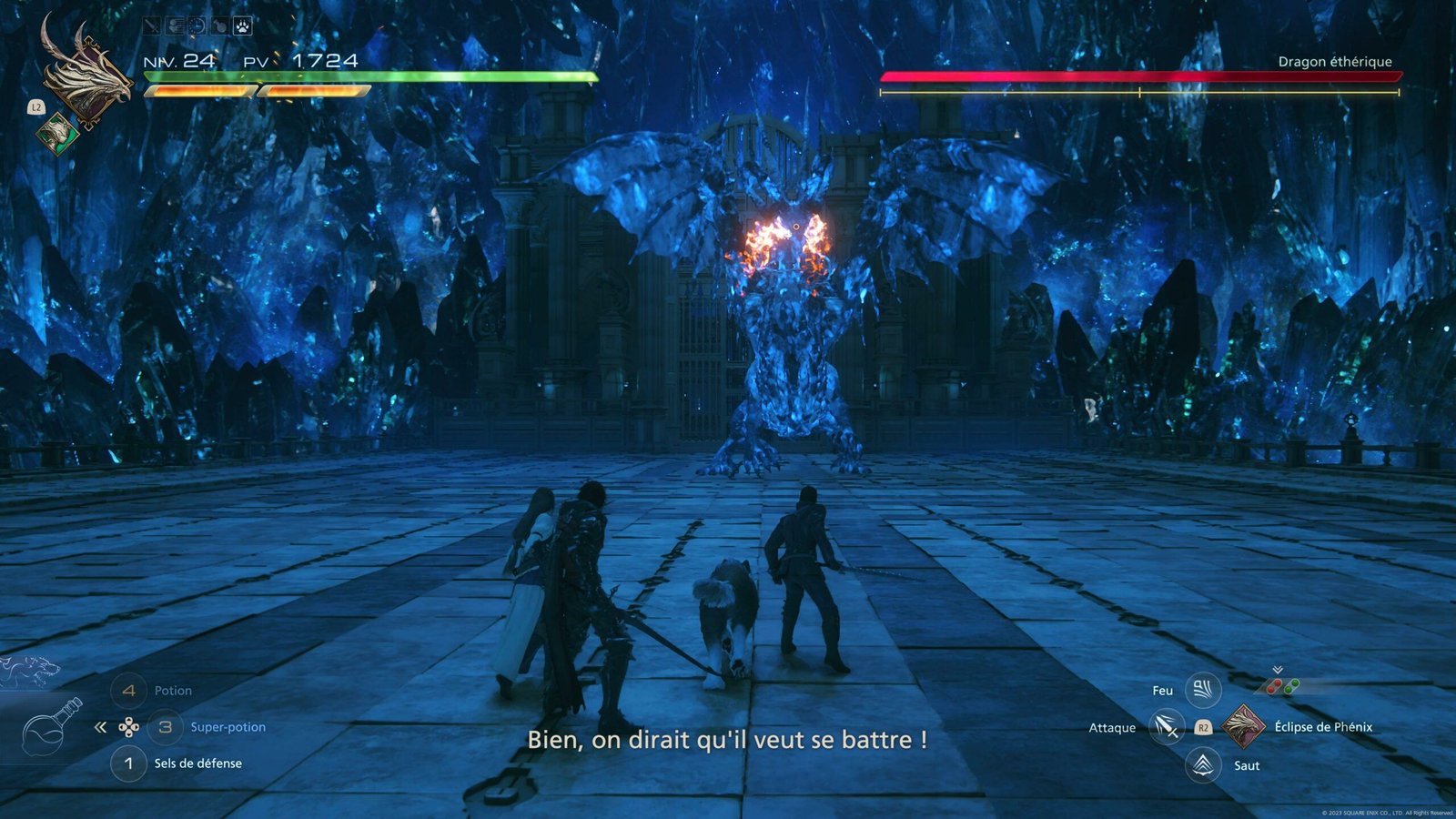Select the Super-potion shortcut slot
Image resolution: width=1456 pixels, height=819 pixels.
click(165, 727)
